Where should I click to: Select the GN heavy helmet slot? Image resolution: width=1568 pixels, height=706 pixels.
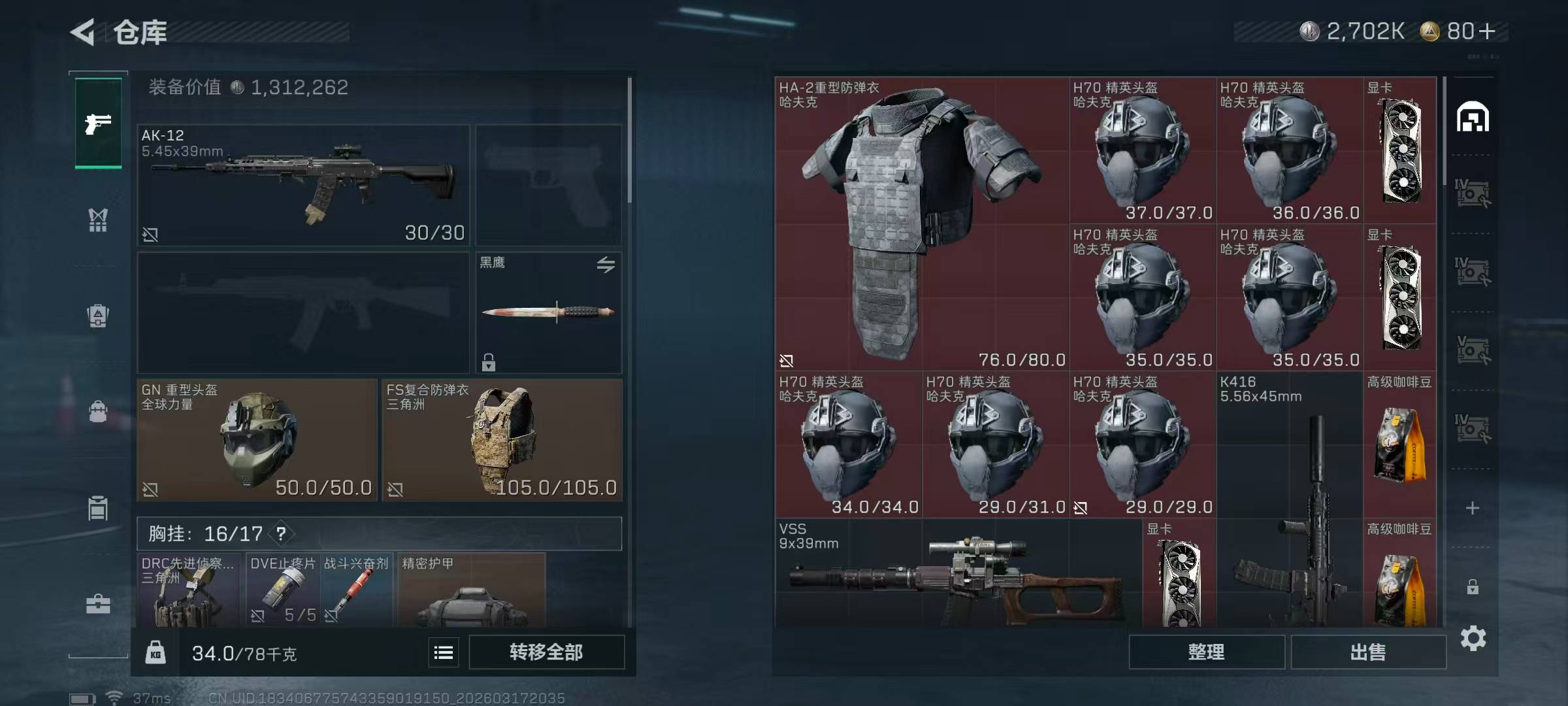[257, 440]
